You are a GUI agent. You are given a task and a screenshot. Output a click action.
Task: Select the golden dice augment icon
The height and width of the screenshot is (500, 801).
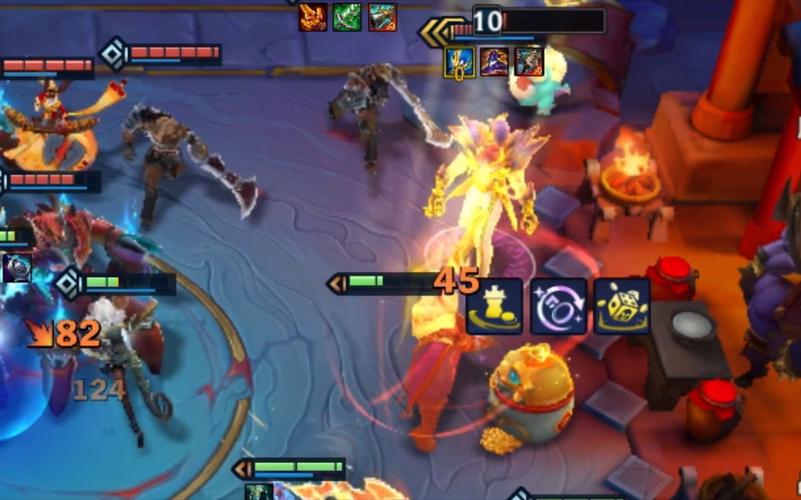pos(622,306)
